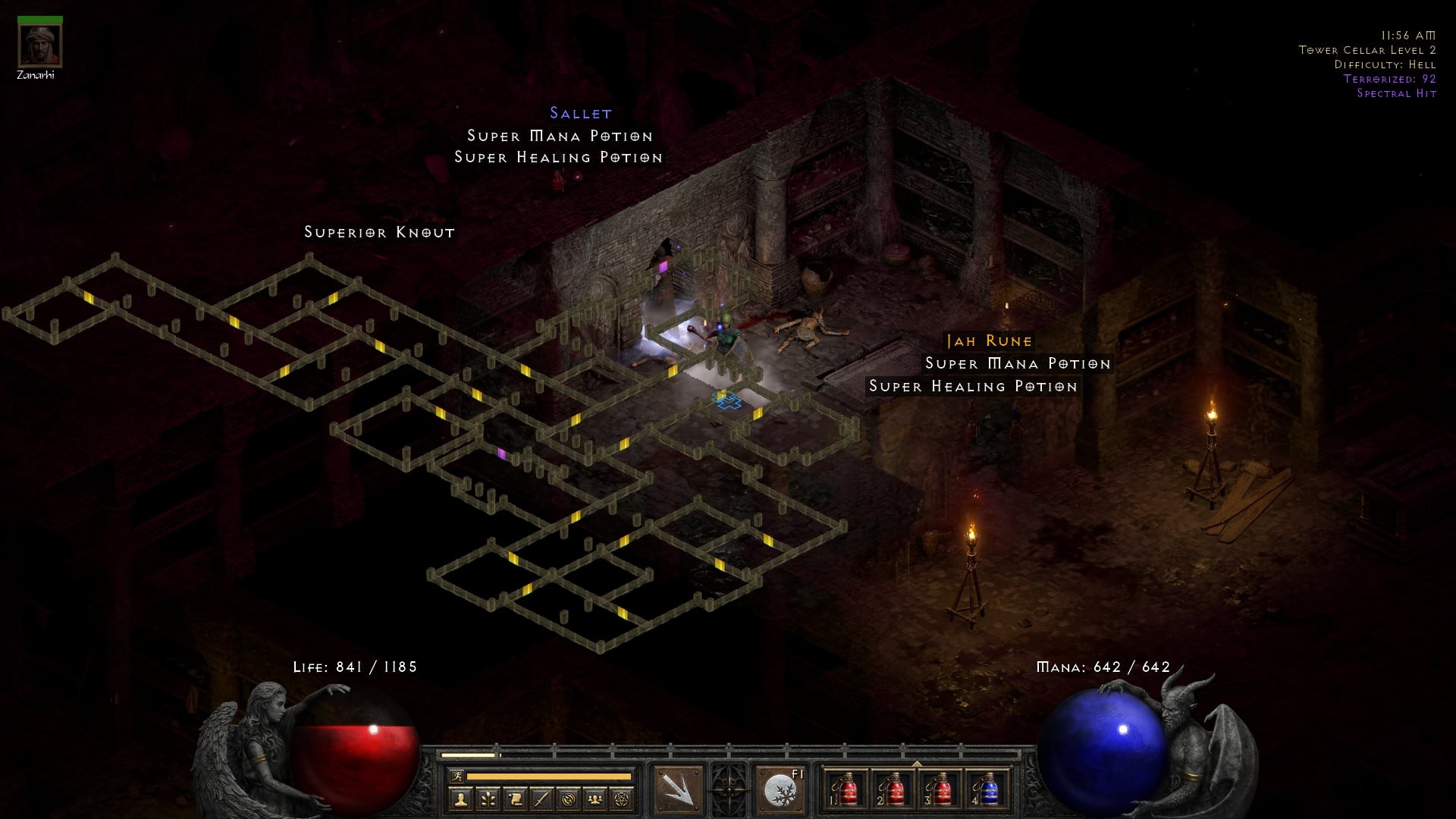This screenshot has width=1456, height=819.
Task: Use the blue mana potion in slot 4
Action: (x=987, y=790)
